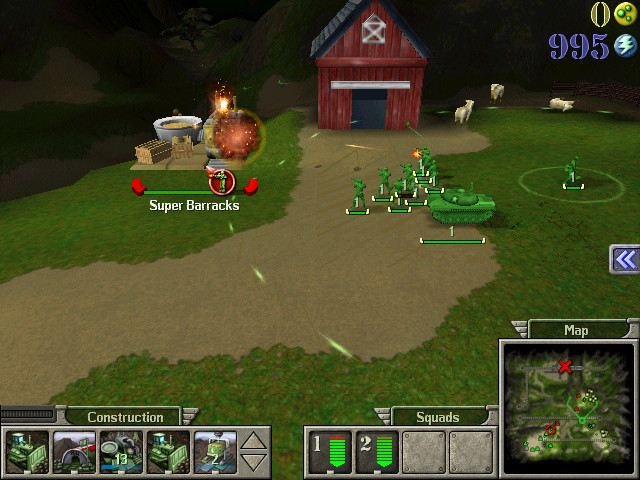This screenshot has height=480, width=640.
Task: Open the Construction panel tab
Action: coord(125,417)
